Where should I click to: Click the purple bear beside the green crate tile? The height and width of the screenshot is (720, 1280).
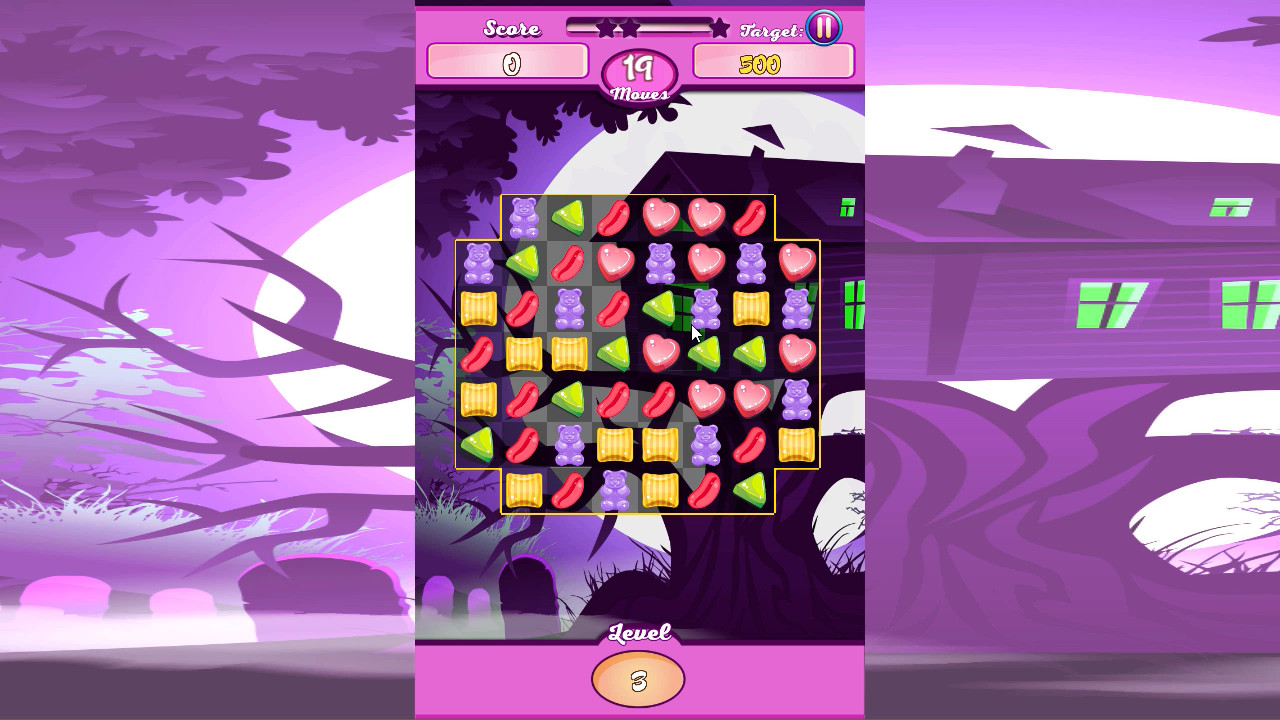point(705,310)
